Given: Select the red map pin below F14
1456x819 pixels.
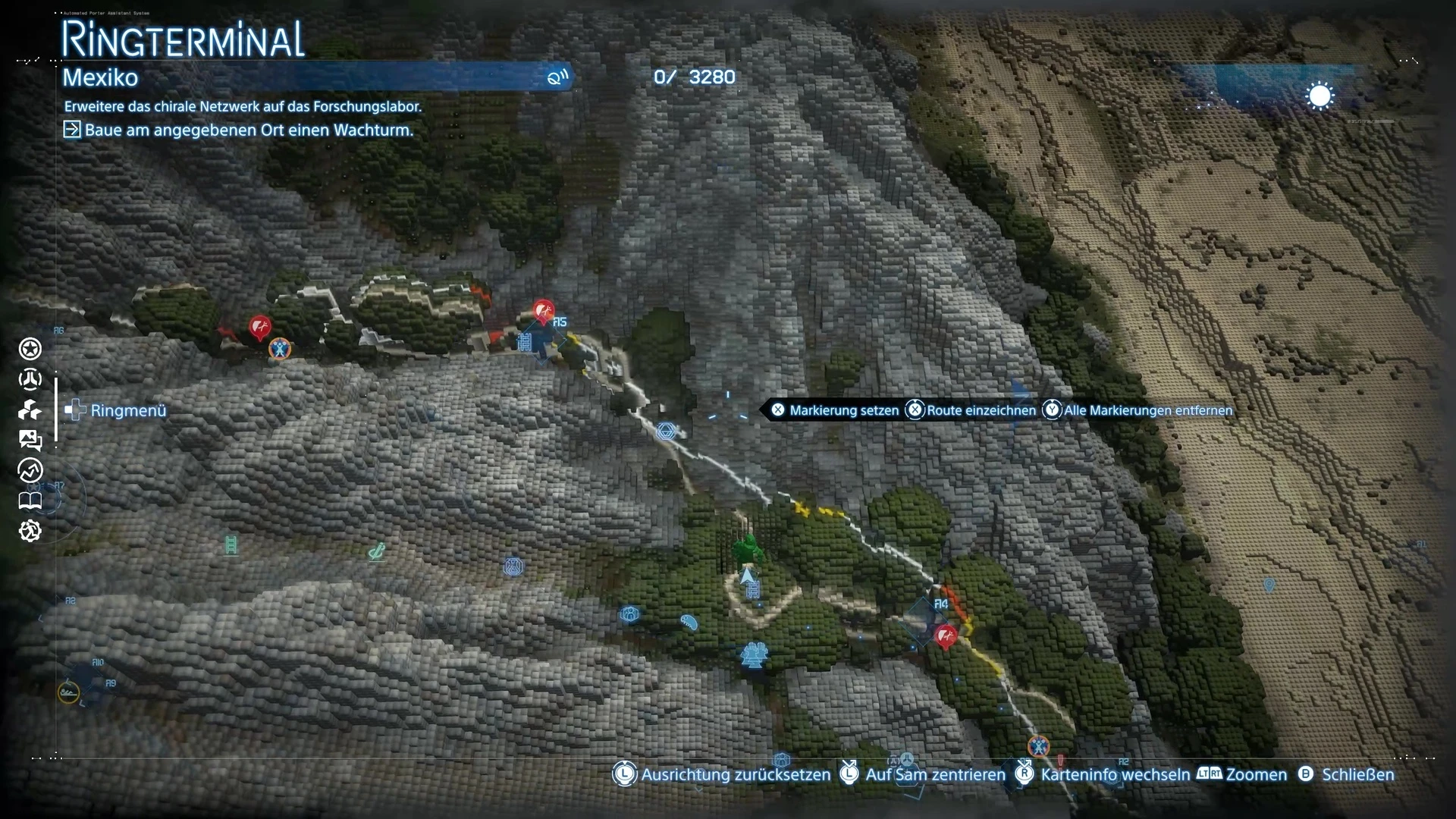Looking at the screenshot, I should pyautogui.click(x=946, y=636).
